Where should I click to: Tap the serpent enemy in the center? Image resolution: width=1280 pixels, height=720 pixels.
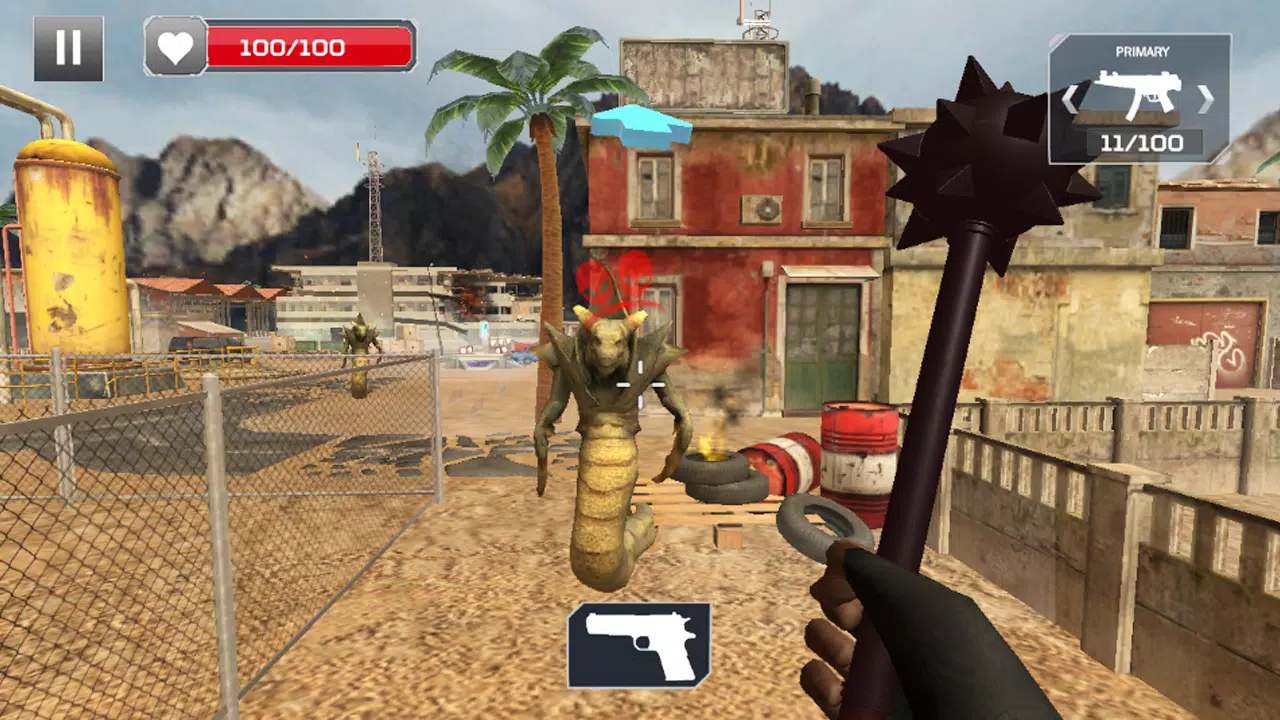(605, 430)
